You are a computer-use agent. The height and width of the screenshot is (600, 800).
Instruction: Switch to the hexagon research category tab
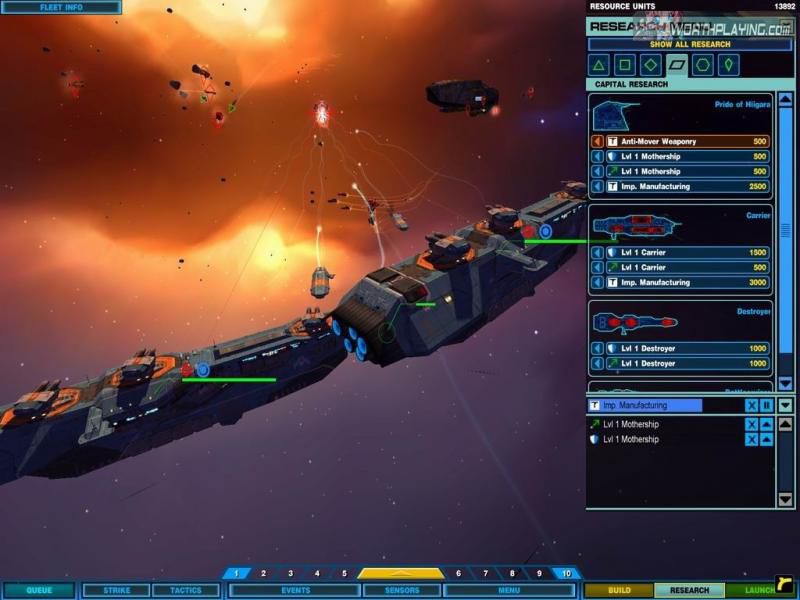[703, 66]
